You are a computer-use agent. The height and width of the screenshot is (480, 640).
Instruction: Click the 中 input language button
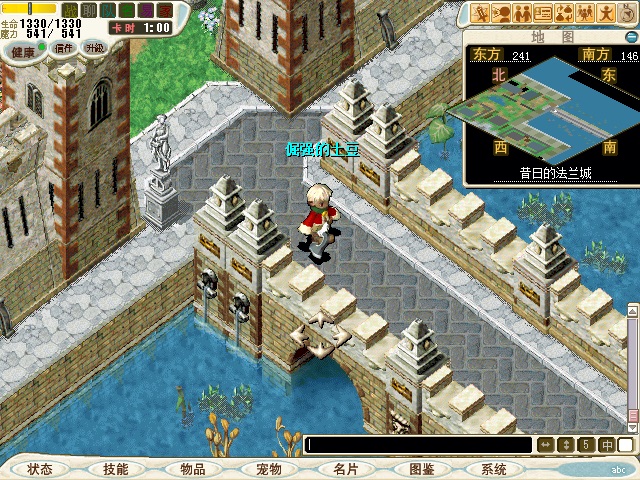608,445
